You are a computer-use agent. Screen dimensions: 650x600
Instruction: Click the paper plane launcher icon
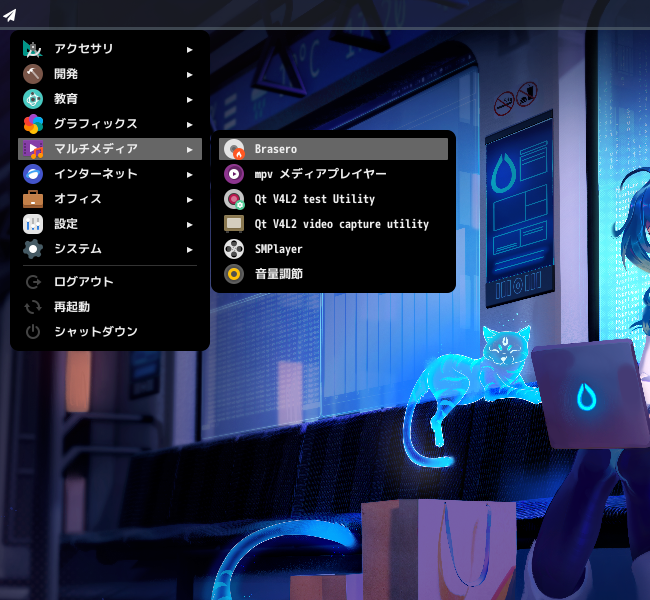tap(10, 13)
